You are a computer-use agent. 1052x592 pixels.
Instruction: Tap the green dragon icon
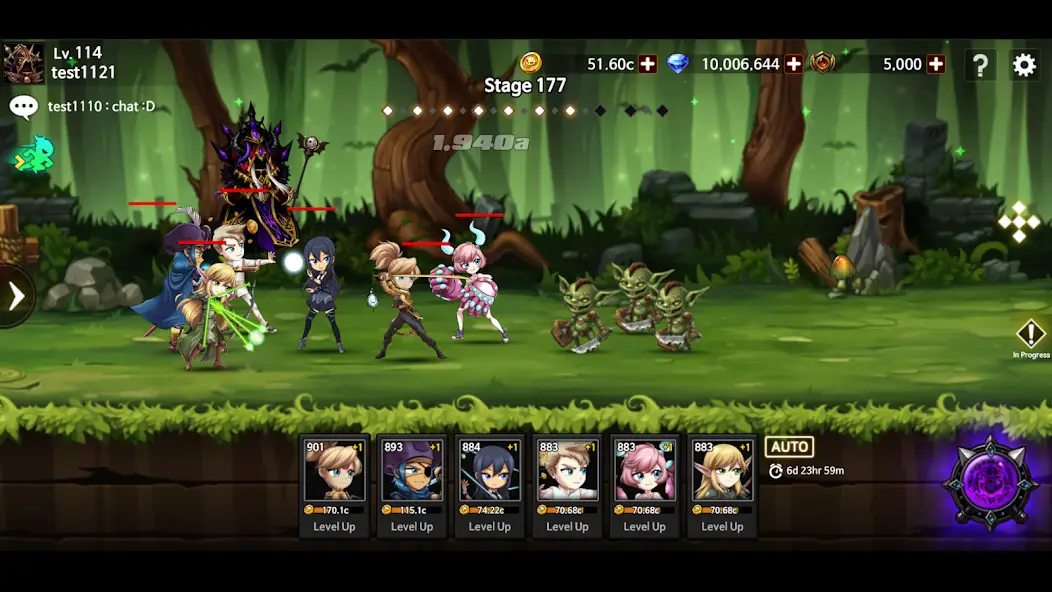coord(33,154)
